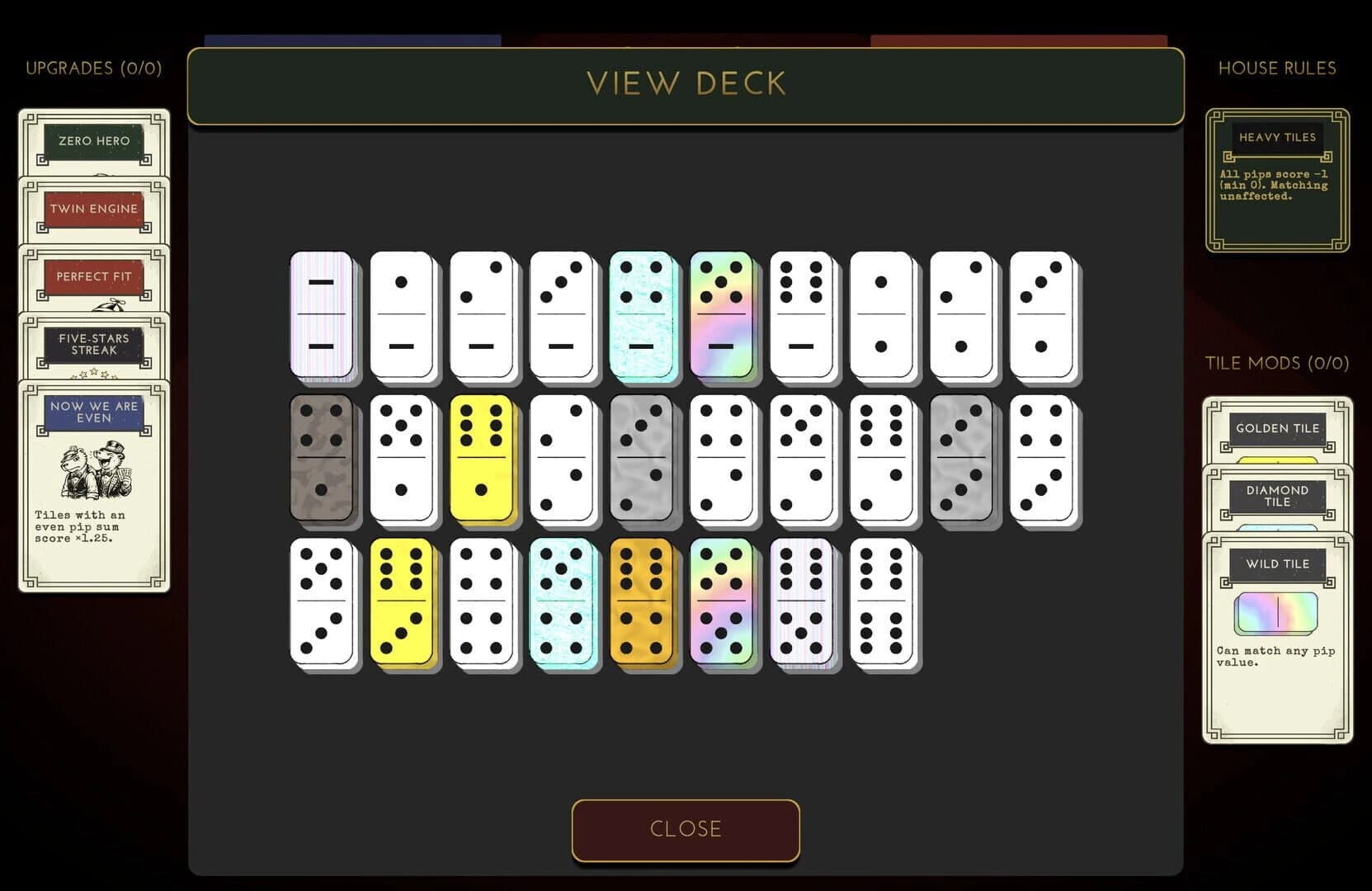Select the teal diamond 5-4 domino
The height and width of the screenshot is (891, 1372).
[563, 601]
